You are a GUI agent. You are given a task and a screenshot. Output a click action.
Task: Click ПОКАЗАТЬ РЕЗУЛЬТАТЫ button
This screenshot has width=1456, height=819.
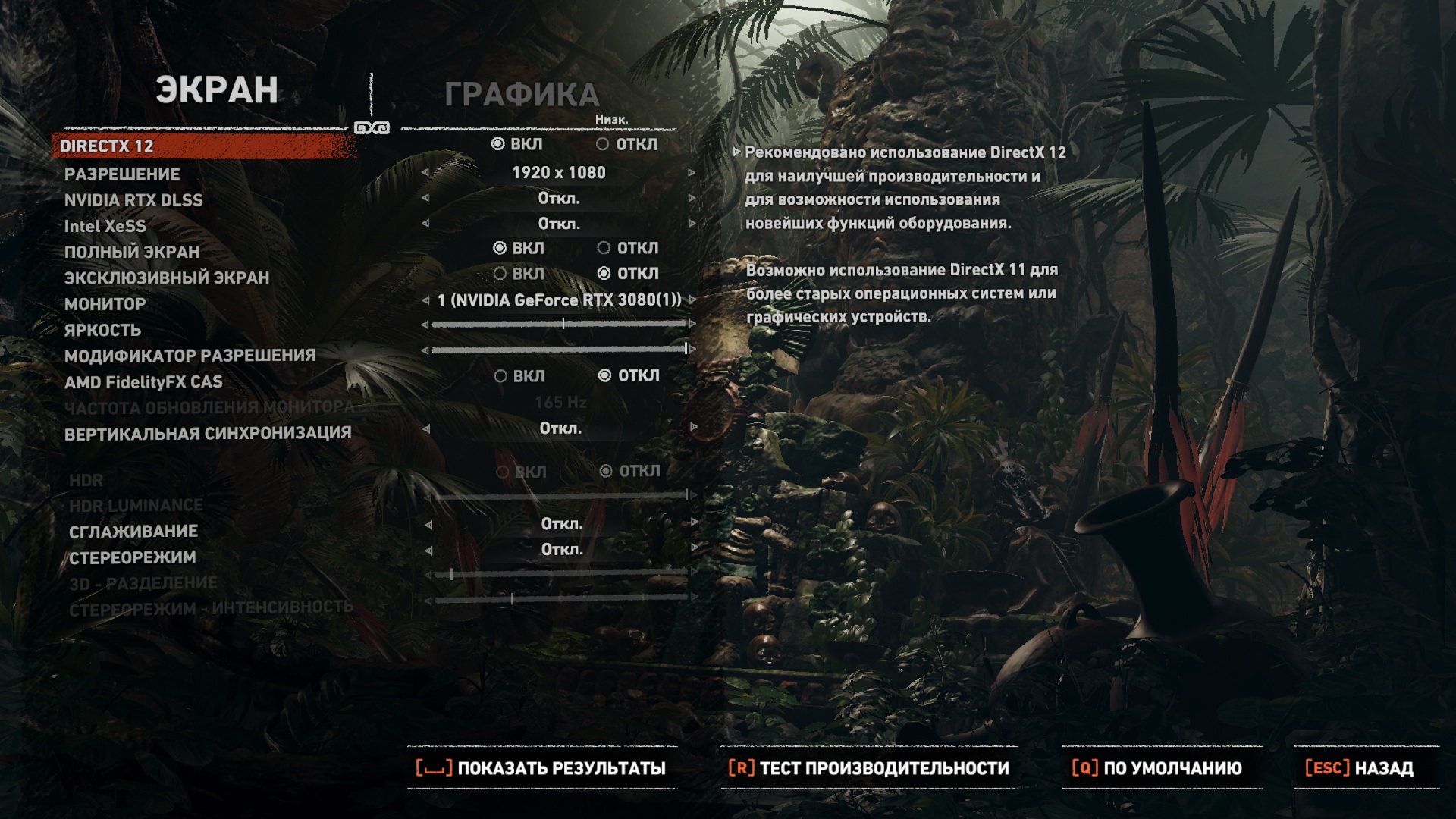pyautogui.click(x=541, y=768)
